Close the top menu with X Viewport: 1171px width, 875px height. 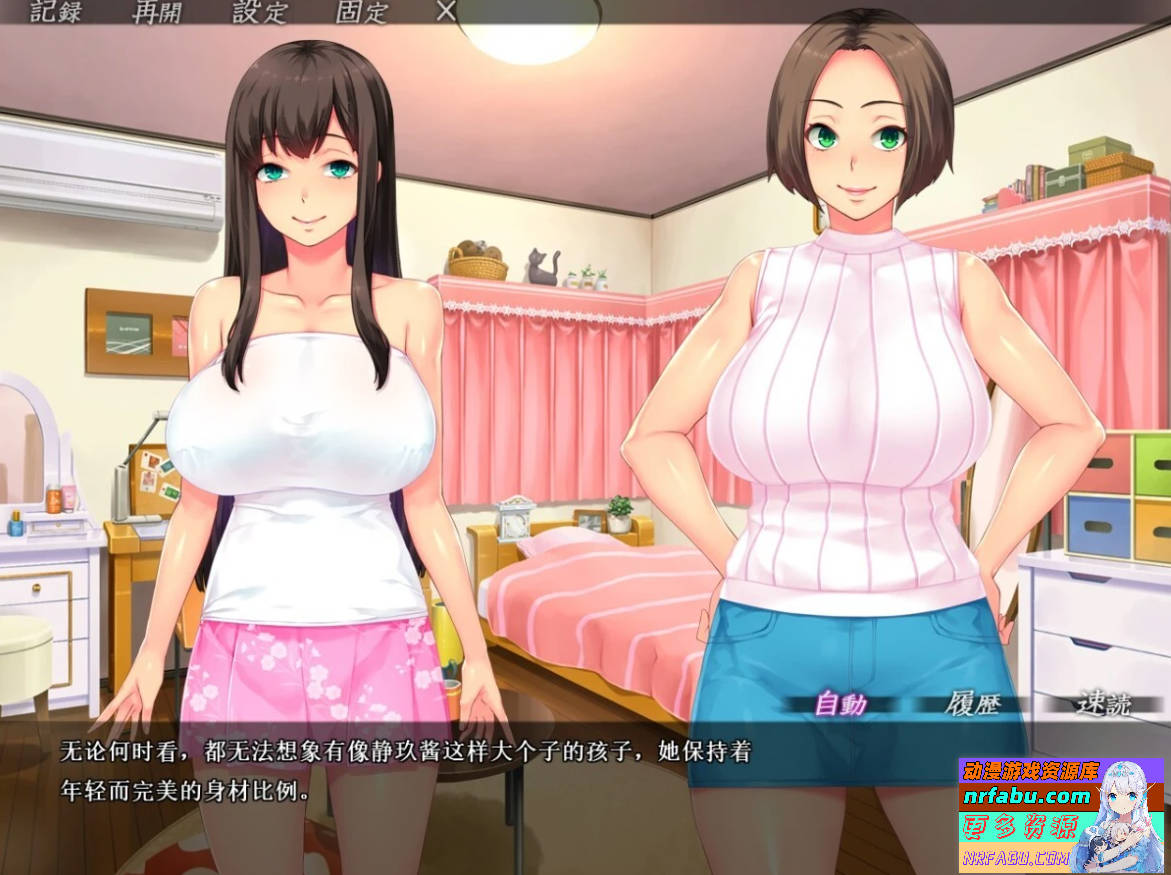point(447,11)
